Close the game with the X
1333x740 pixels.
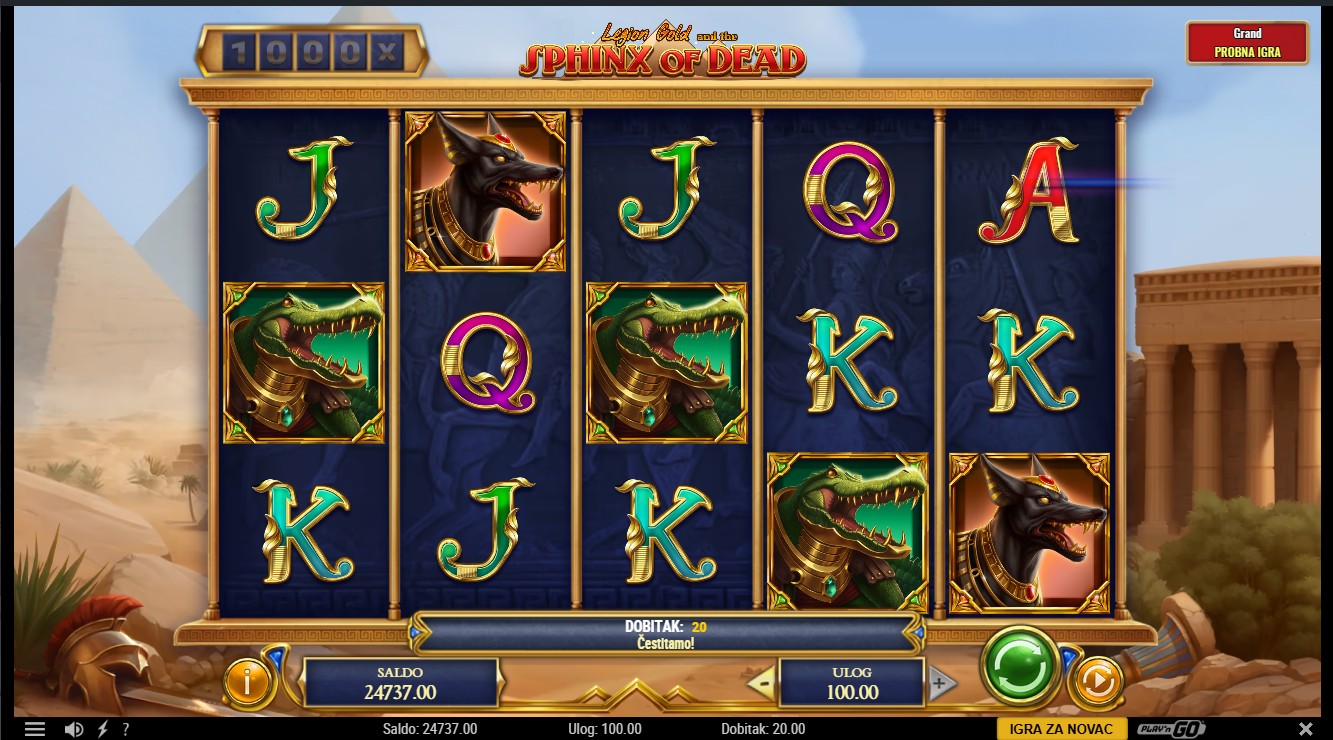(x=1306, y=729)
